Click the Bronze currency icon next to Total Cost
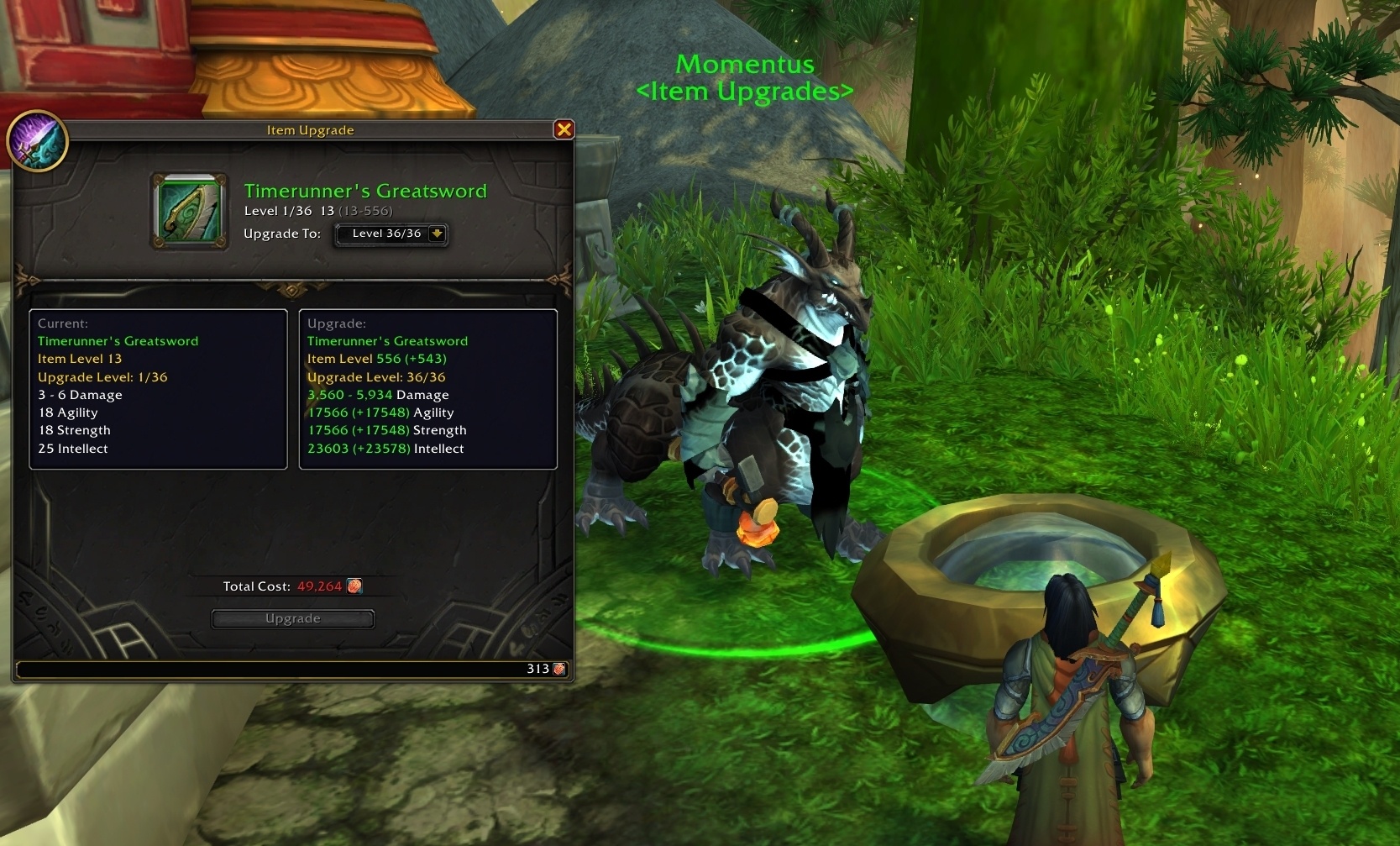1400x846 pixels. pos(354,586)
